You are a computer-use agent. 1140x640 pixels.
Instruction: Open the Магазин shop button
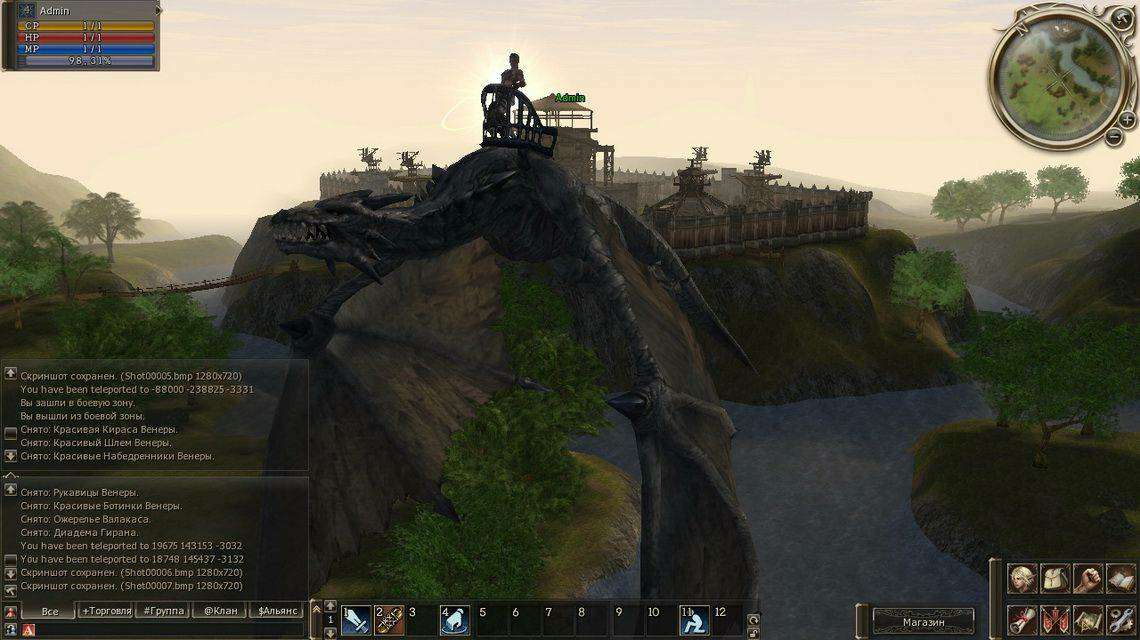tap(922, 622)
